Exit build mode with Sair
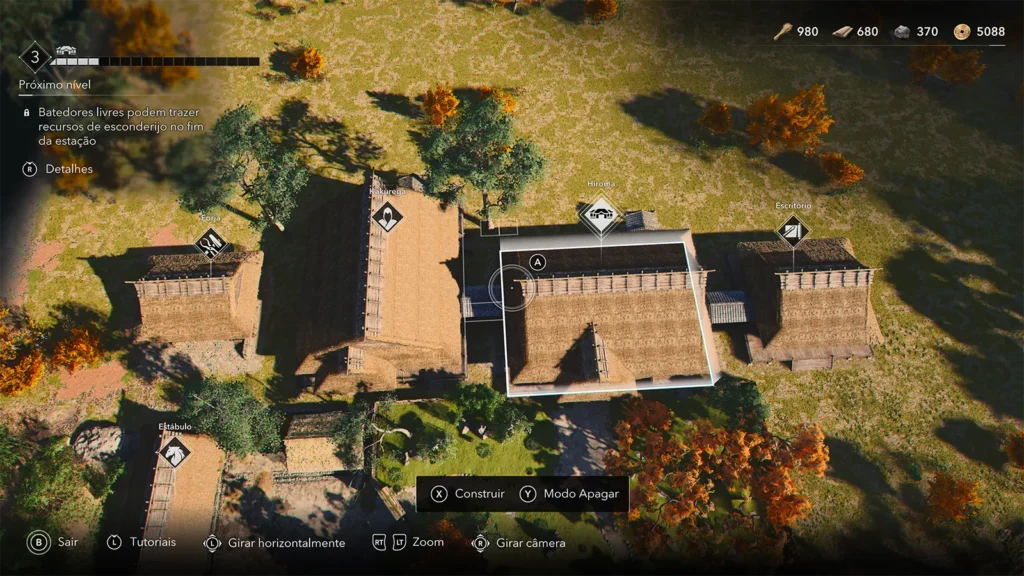Image resolution: width=1024 pixels, height=576 pixels. pyautogui.click(x=54, y=542)
